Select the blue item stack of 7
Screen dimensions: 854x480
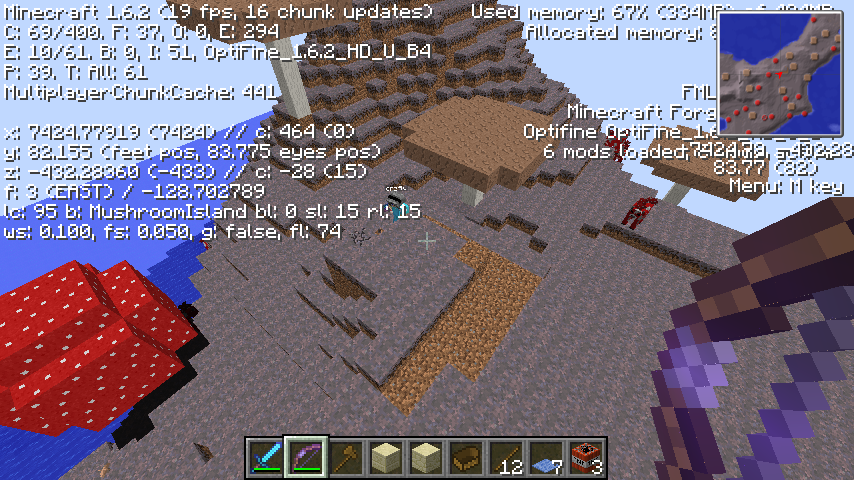(547, 457)
